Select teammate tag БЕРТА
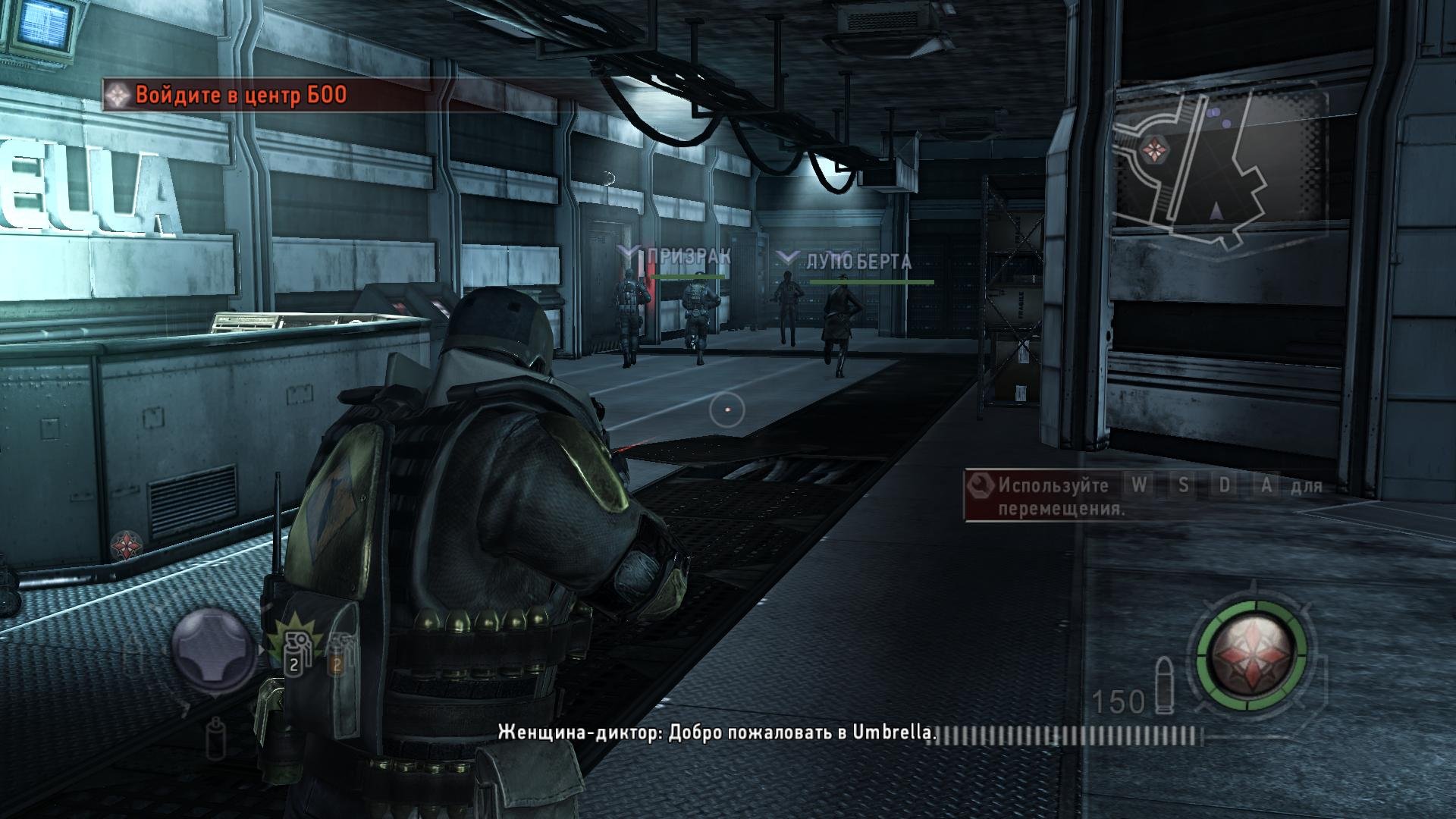Image resolution: width=1456 pixels, height=819 pixels. (x=884, y=262)
